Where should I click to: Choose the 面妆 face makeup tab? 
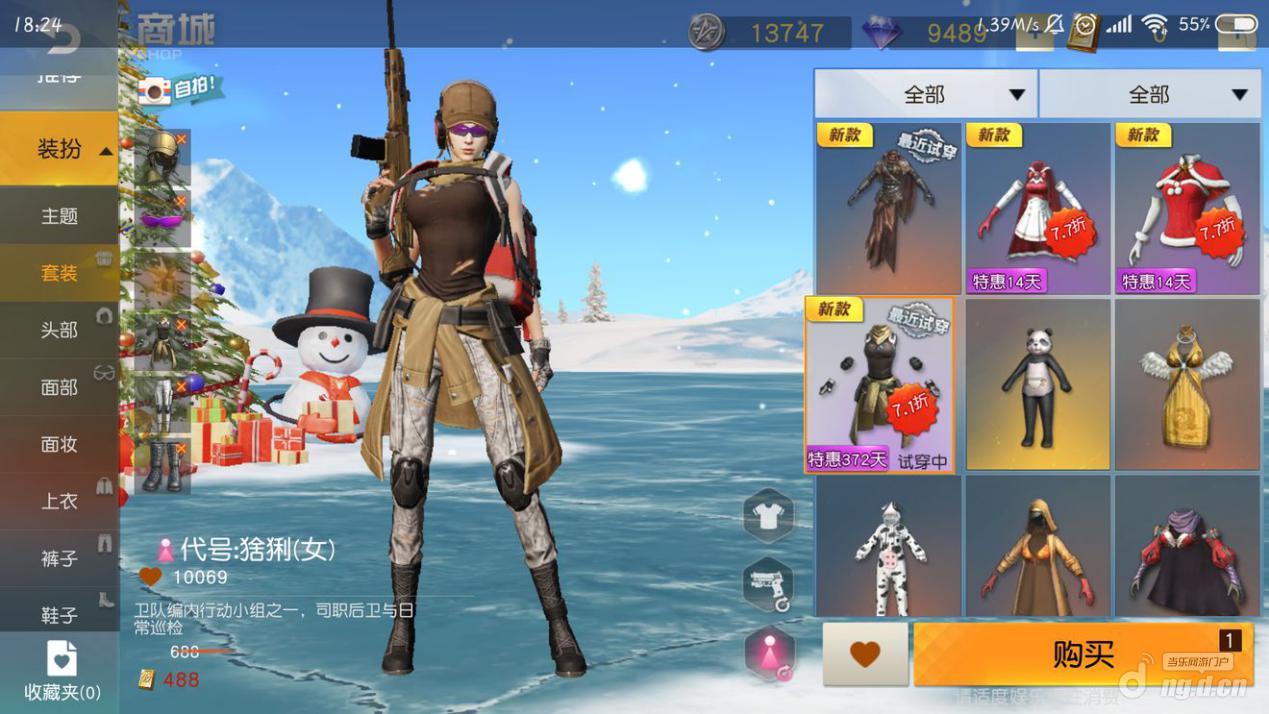(x=59, y=444)
